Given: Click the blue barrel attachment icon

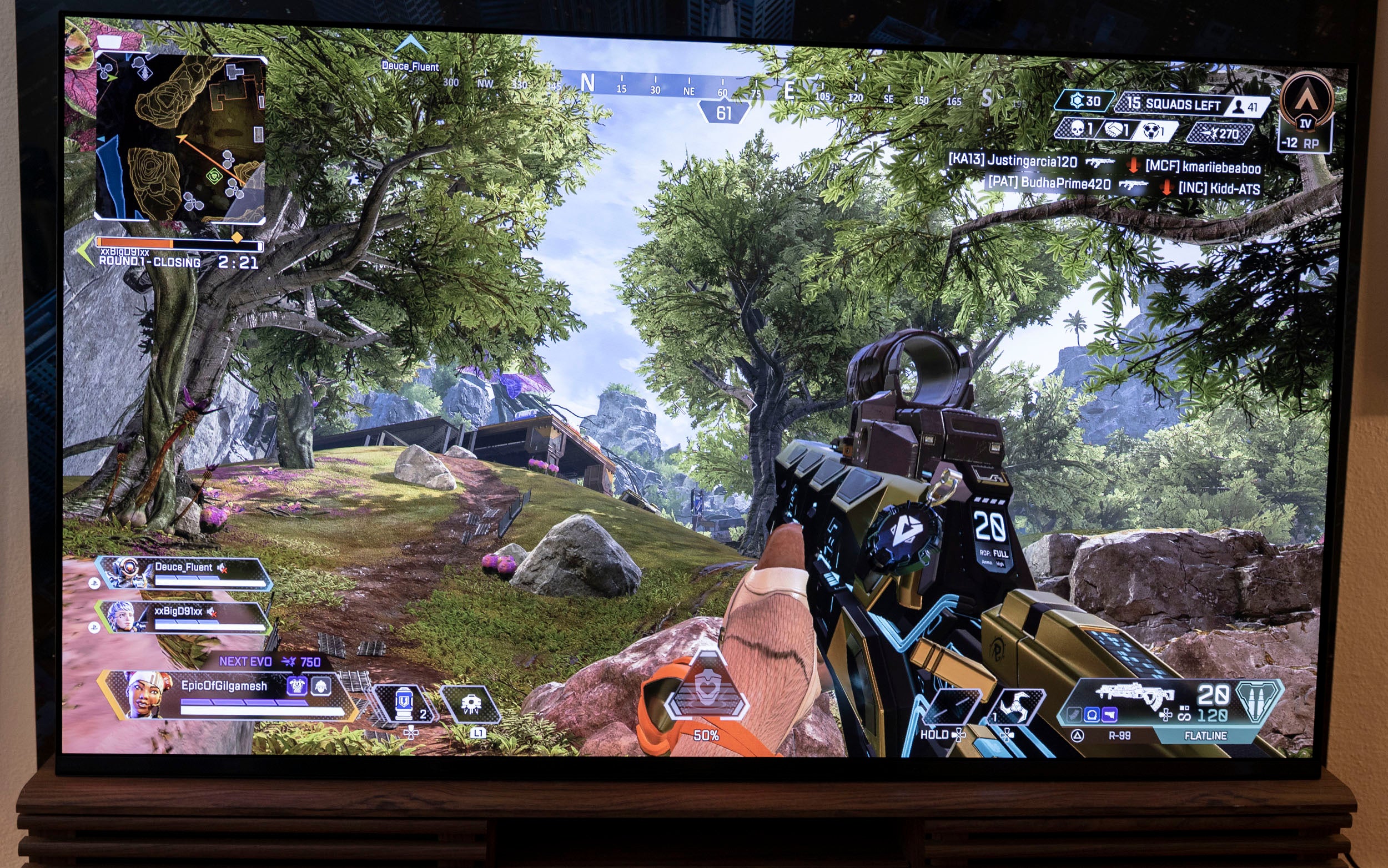Looking at the screenshot, I should (1092, 715).
